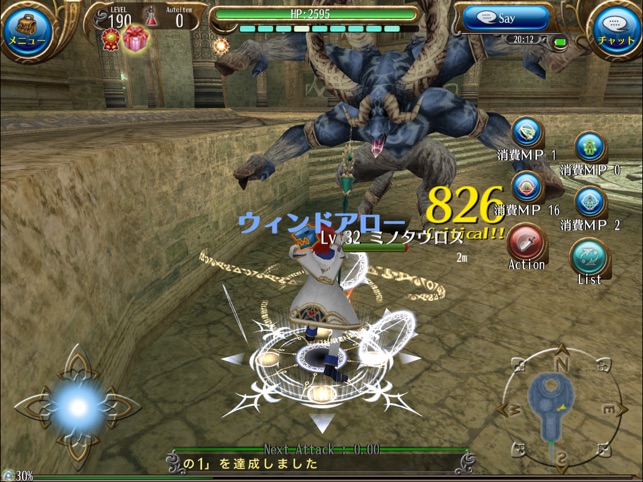643x482 pixels.
Task: Use the red sword Action button
Action: tap(526, 243)
